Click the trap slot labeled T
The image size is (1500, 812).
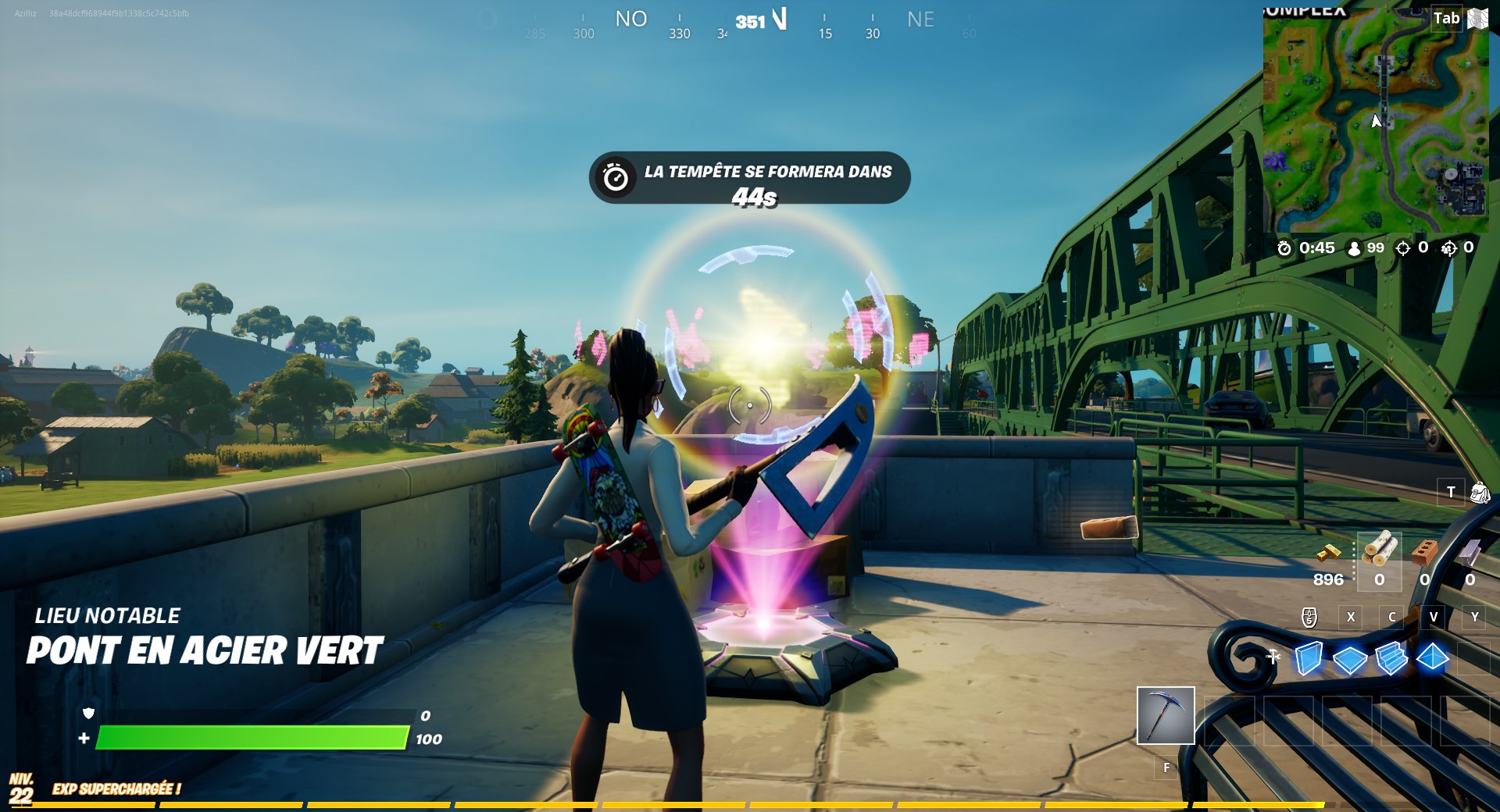[x=1451, y=493]
